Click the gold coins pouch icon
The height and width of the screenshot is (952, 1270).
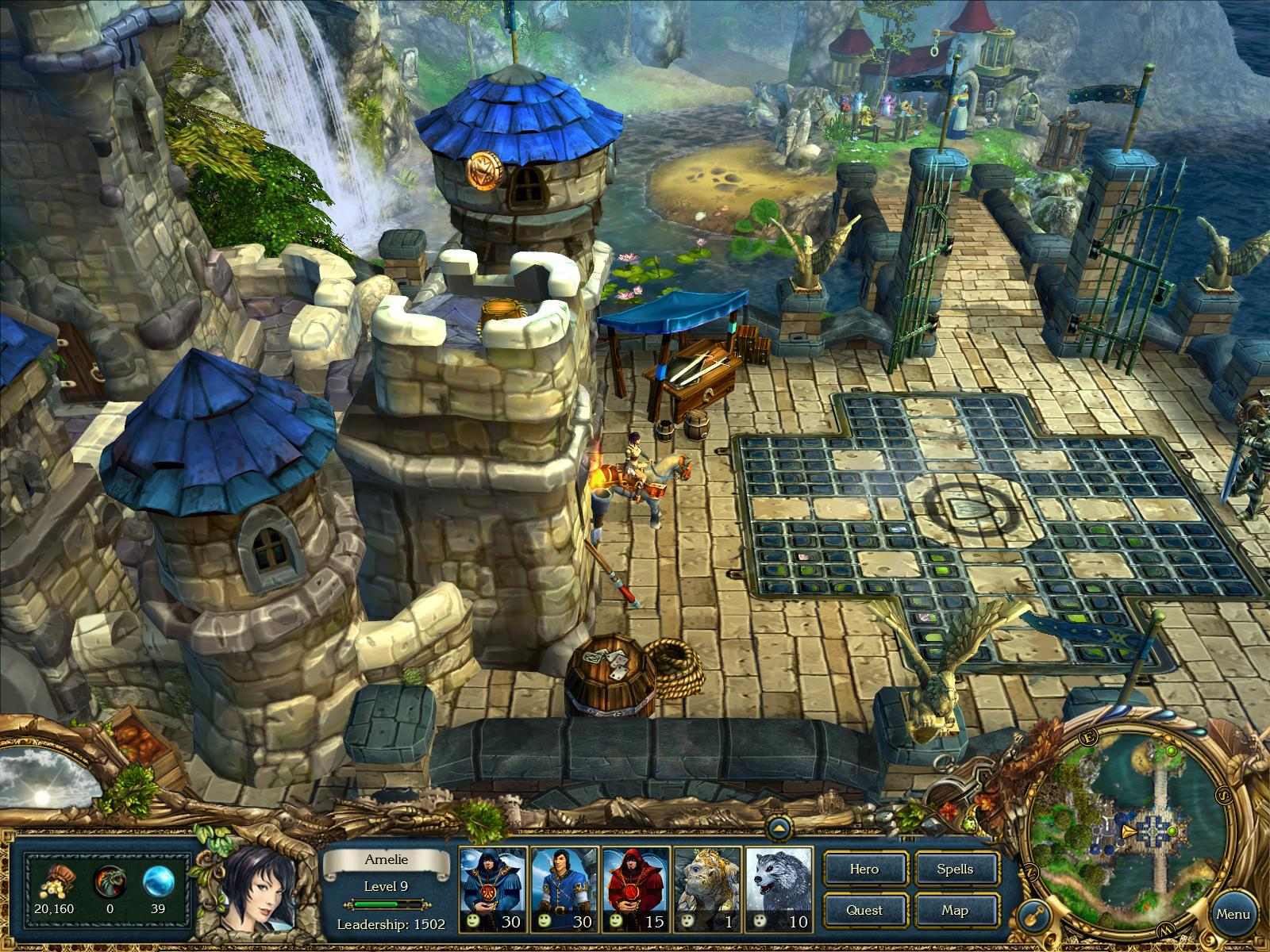coord(57,881)
